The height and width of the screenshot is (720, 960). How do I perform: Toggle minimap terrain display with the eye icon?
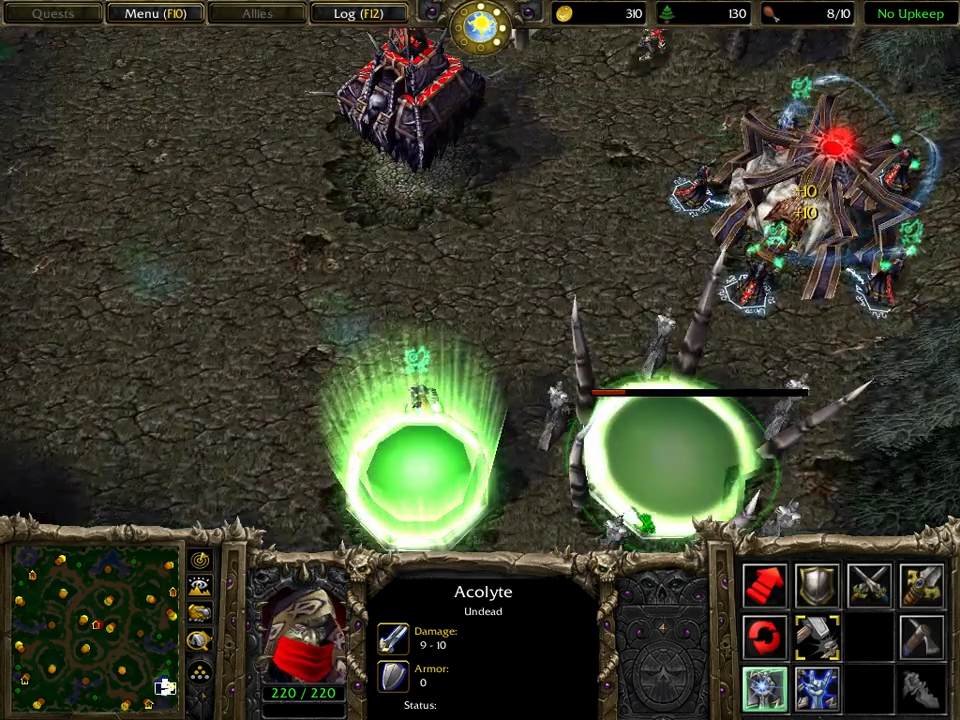(x=200, y=587)
